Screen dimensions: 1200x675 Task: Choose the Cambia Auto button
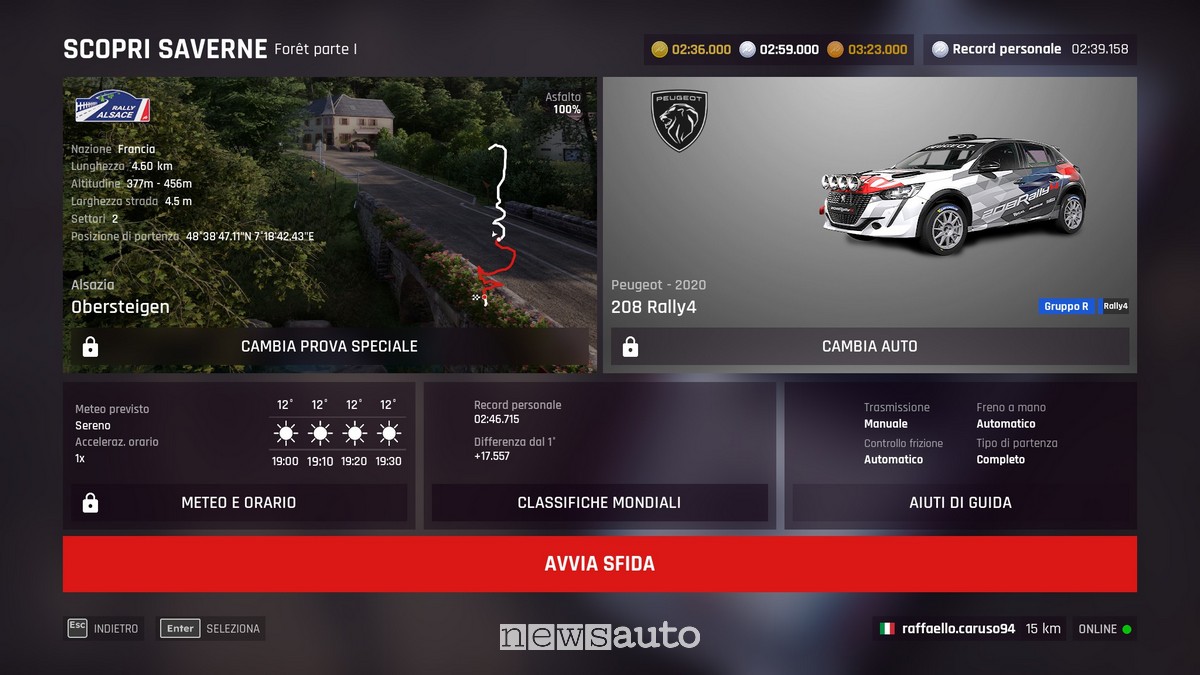click(869, 346)
